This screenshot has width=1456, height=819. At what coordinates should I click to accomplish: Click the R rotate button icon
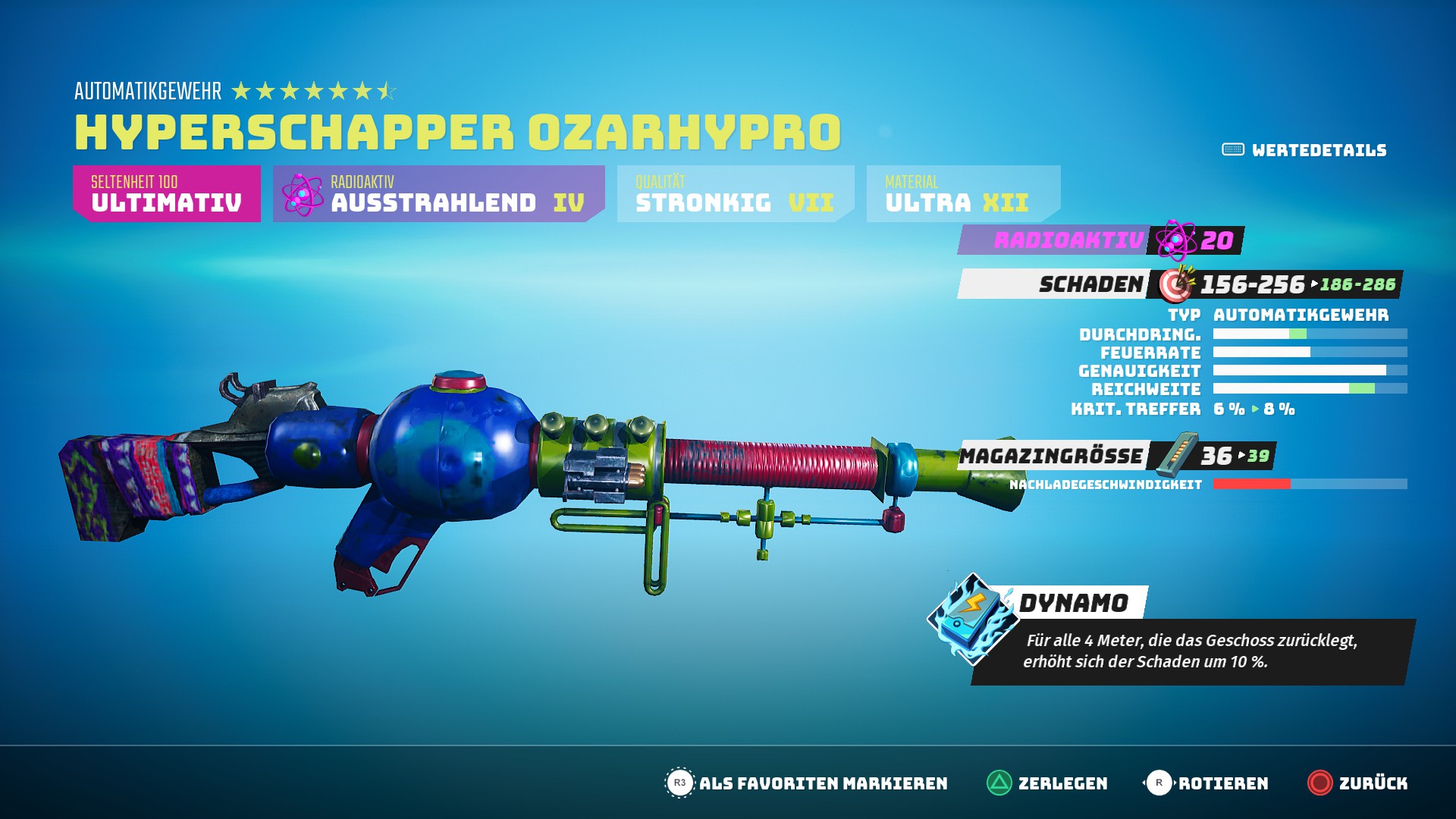click(x=1159, y=783)
